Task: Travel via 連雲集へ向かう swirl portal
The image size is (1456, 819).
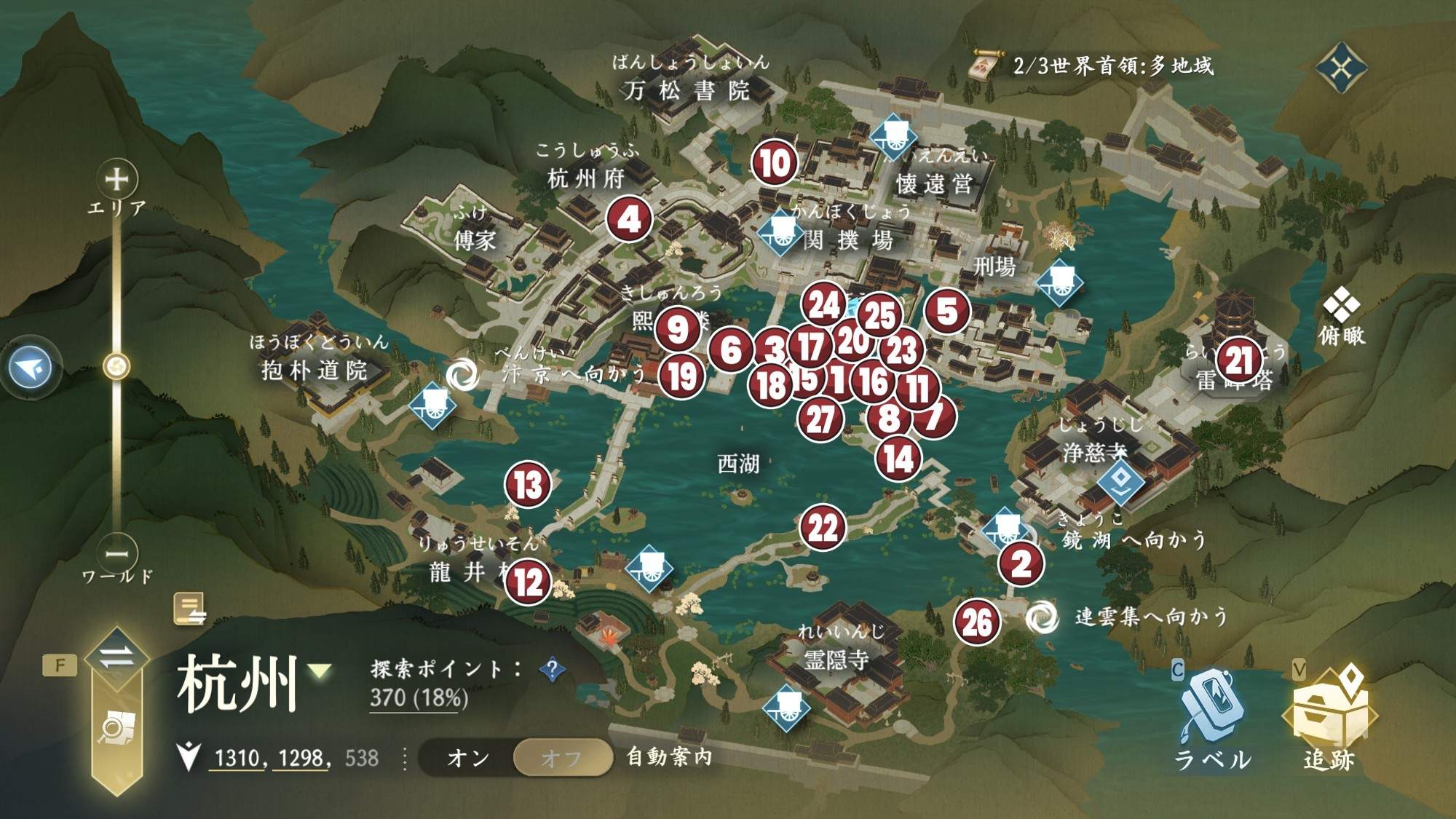Action: [x=1042, y=617]
